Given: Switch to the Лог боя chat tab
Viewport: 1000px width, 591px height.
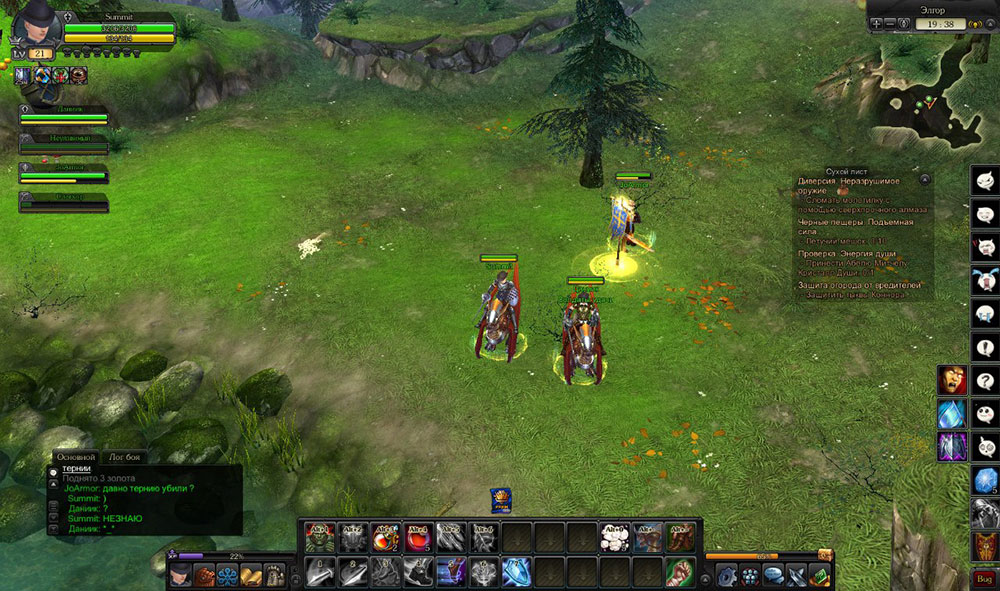Looking at the screenshot, I should (x=125, y=456).
